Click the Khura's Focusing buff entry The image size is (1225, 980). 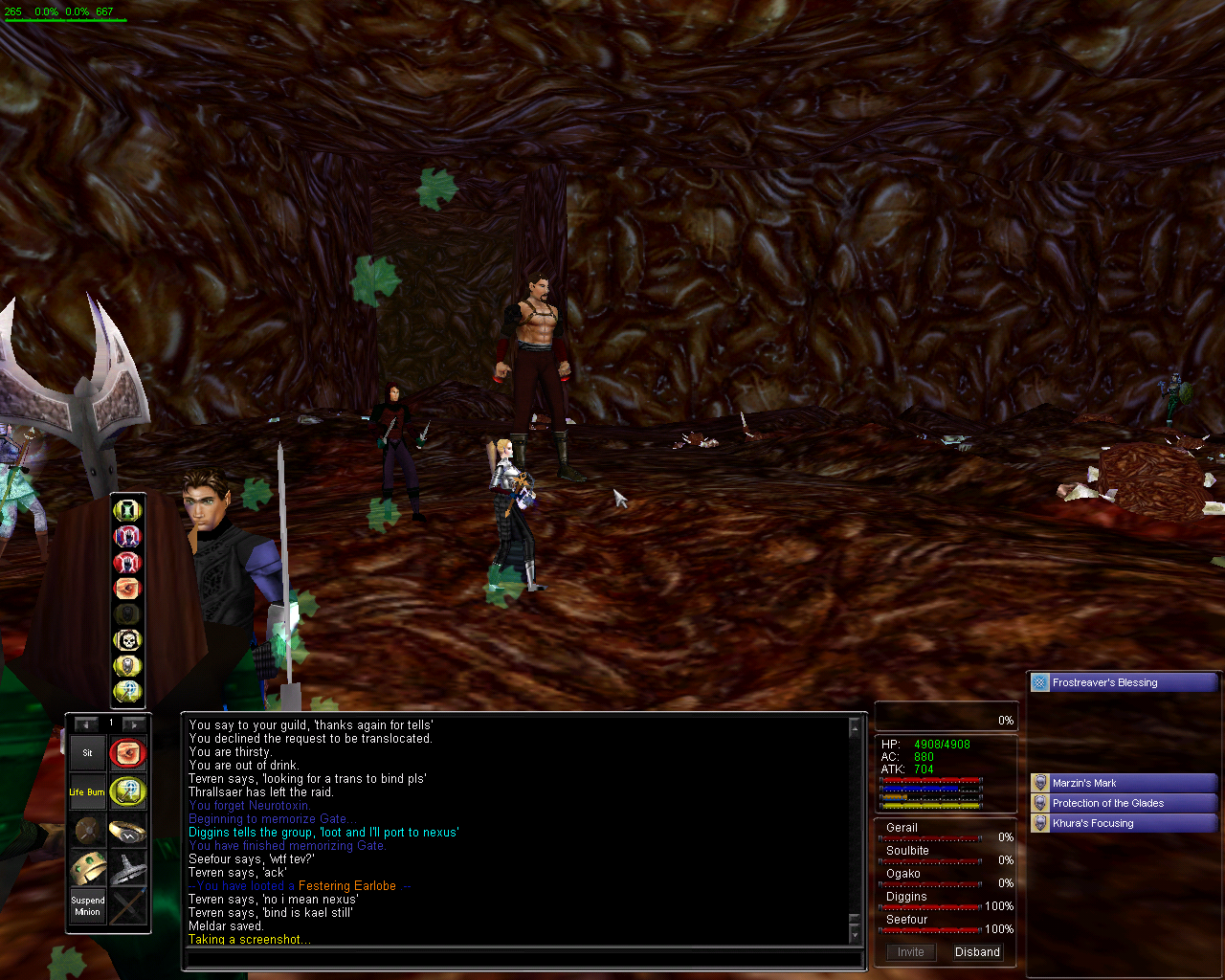(1123, 823)
